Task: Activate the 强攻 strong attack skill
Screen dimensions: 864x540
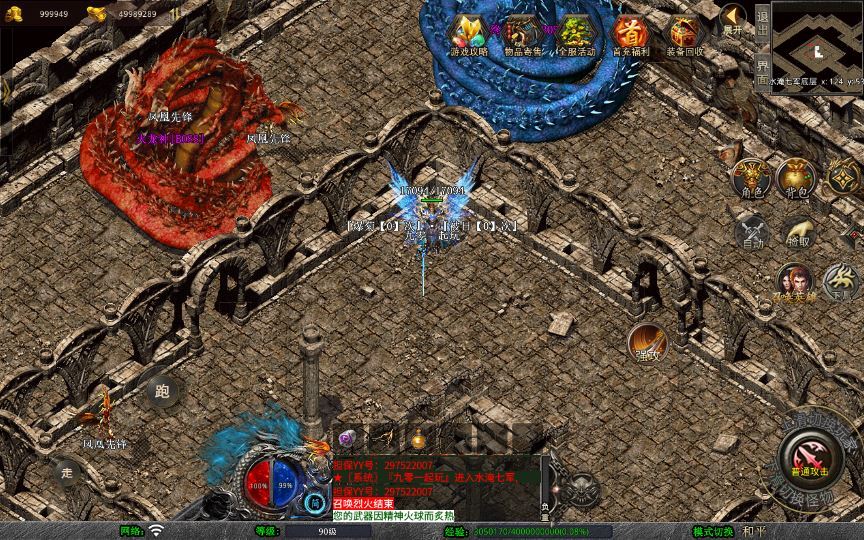Action: (647, 342)
